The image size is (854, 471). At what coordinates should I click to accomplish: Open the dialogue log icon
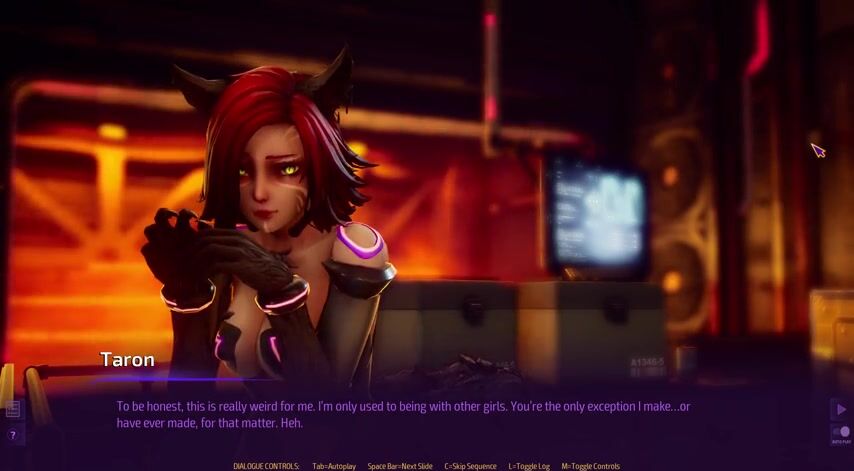(13, 409)
